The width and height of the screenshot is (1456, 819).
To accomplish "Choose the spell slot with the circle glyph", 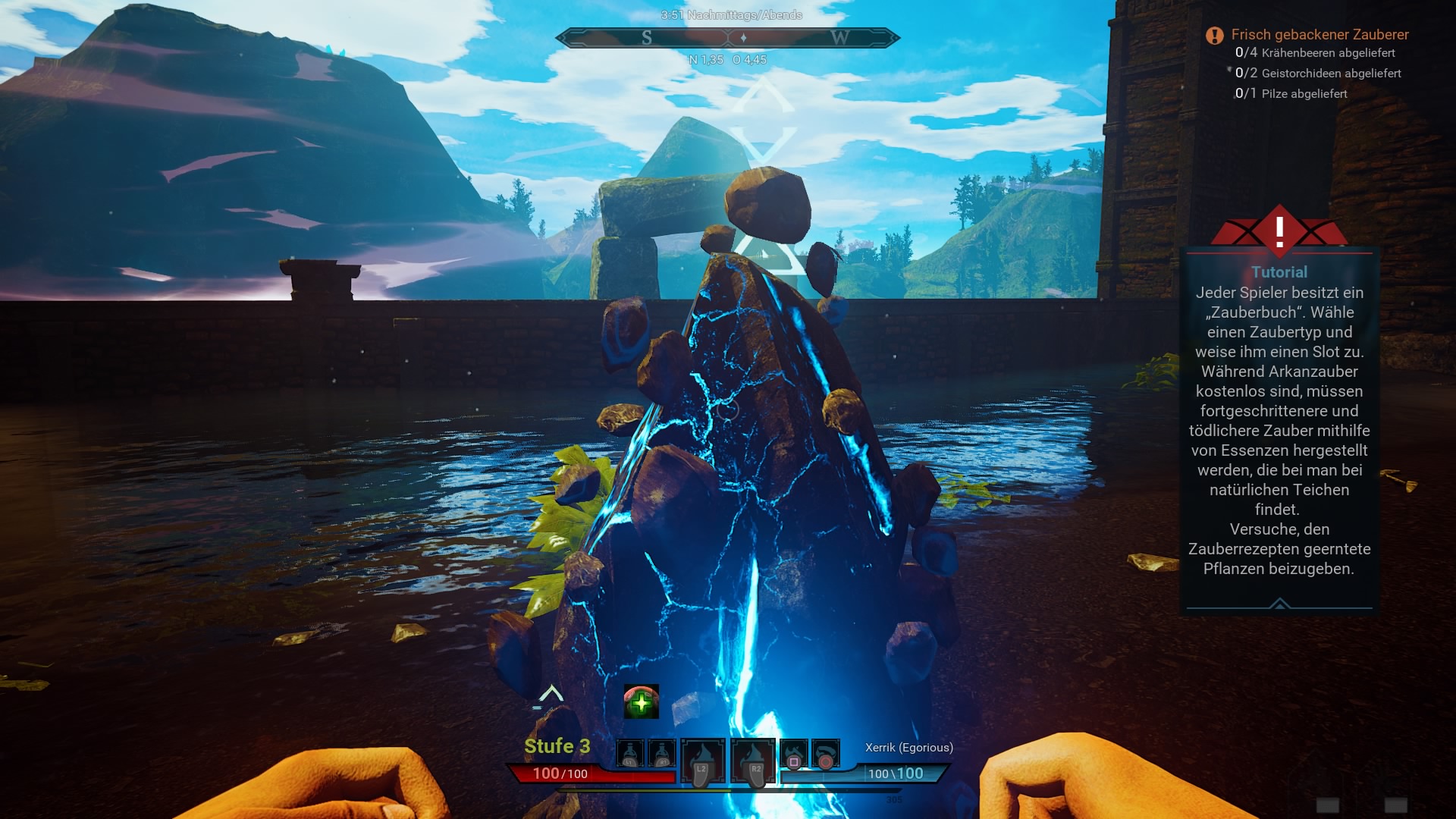I will pos(826,754).
